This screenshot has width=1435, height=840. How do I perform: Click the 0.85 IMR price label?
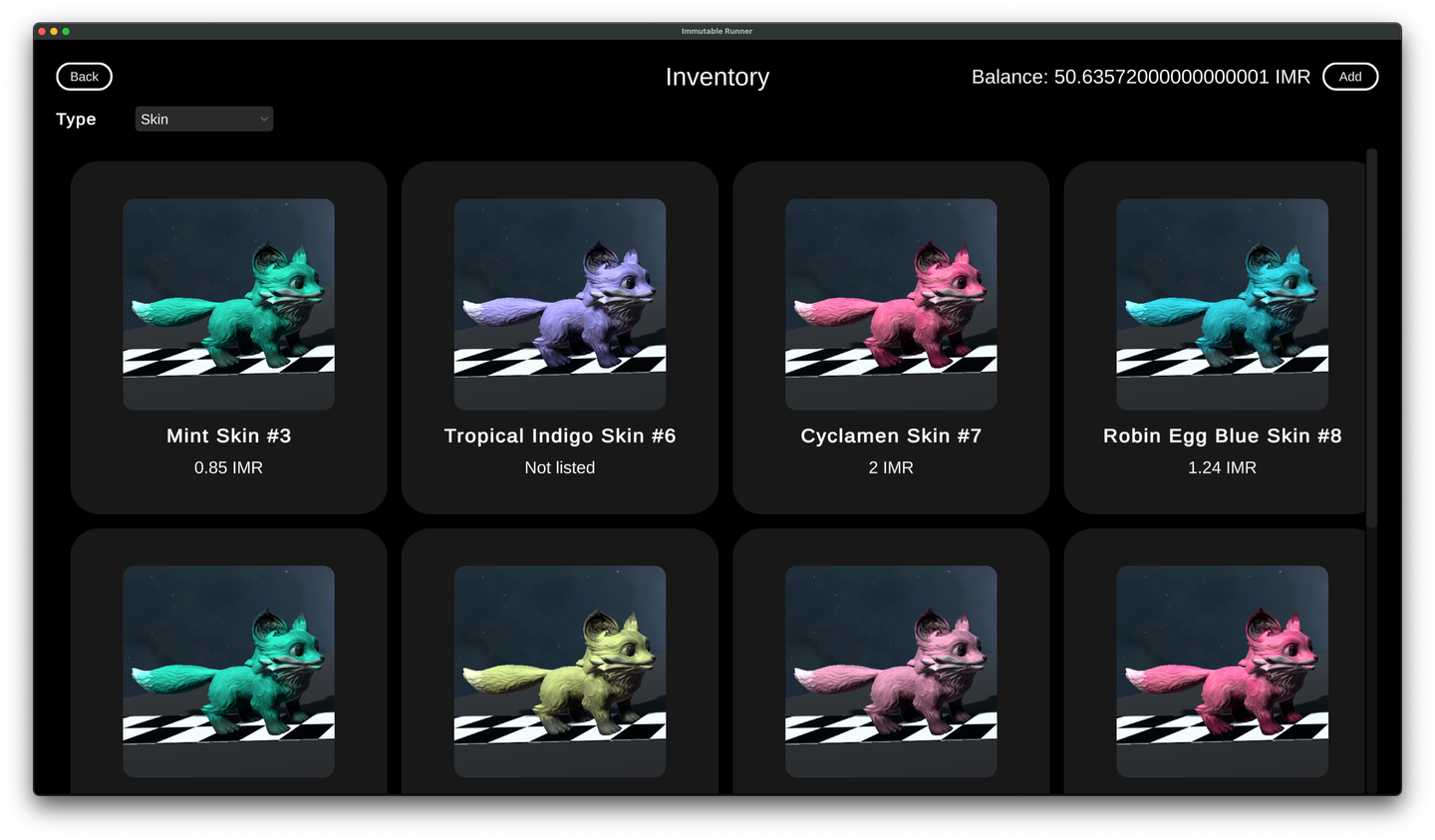coord(228,467)
